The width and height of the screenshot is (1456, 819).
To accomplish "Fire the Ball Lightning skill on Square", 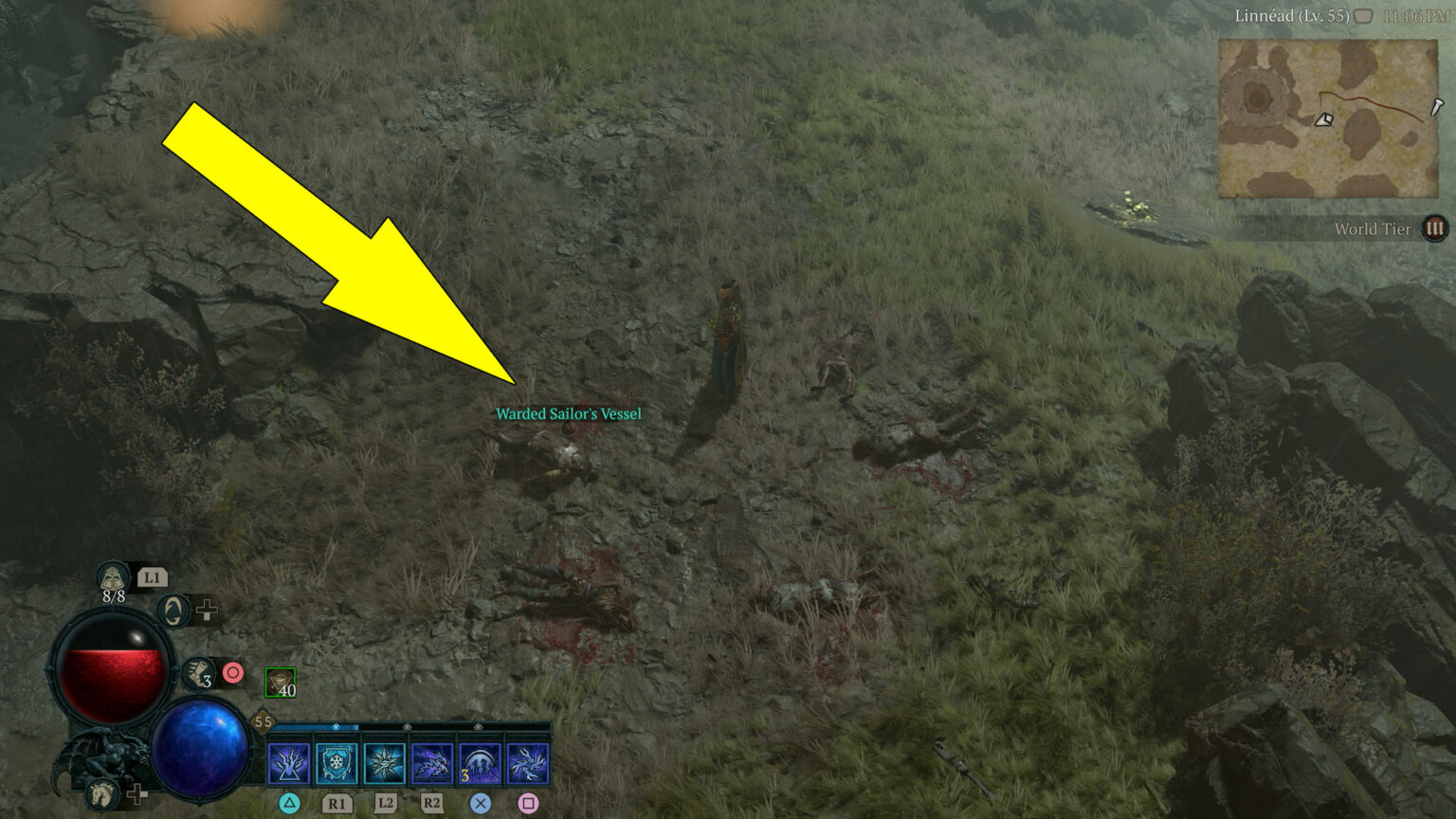I will 529,761.
